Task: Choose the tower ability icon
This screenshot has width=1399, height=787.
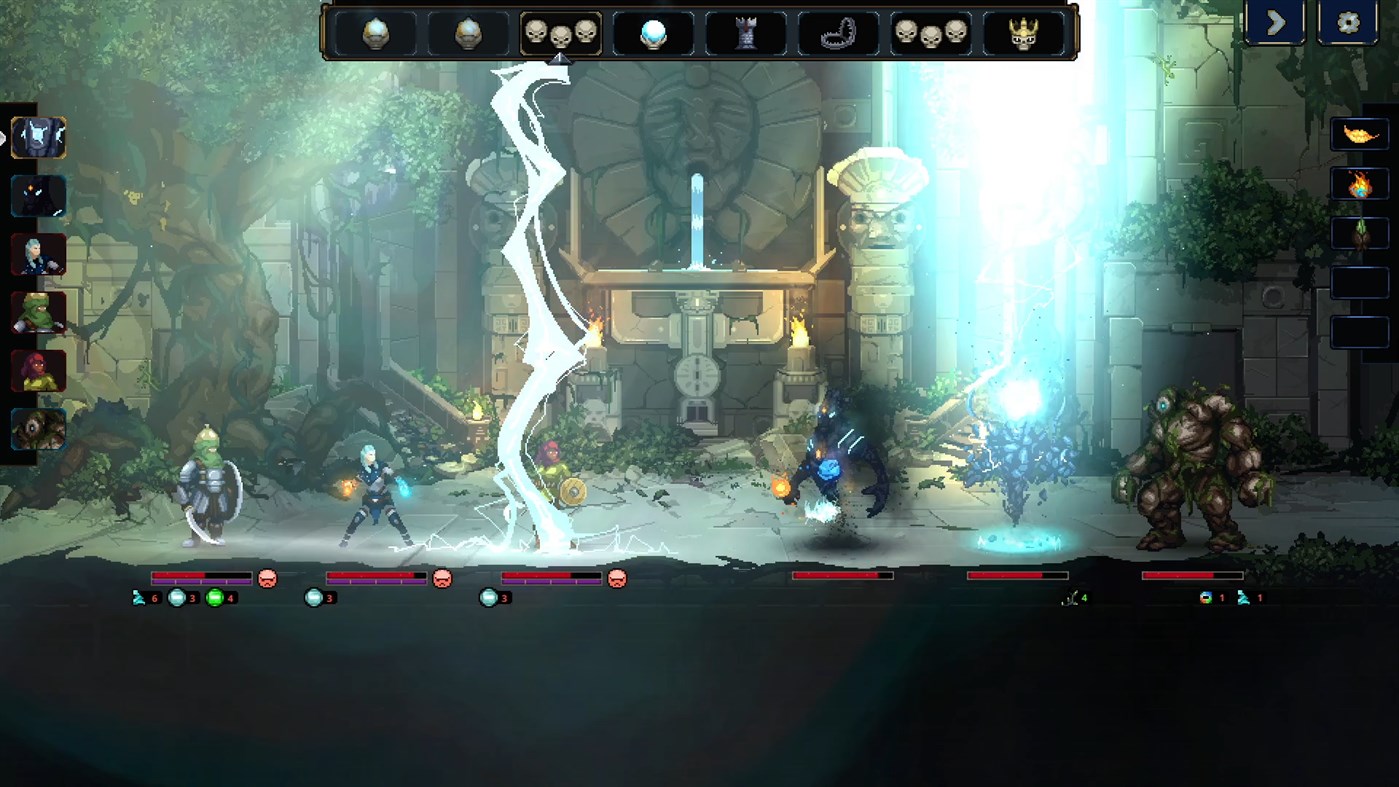Action: coord(748,32)
